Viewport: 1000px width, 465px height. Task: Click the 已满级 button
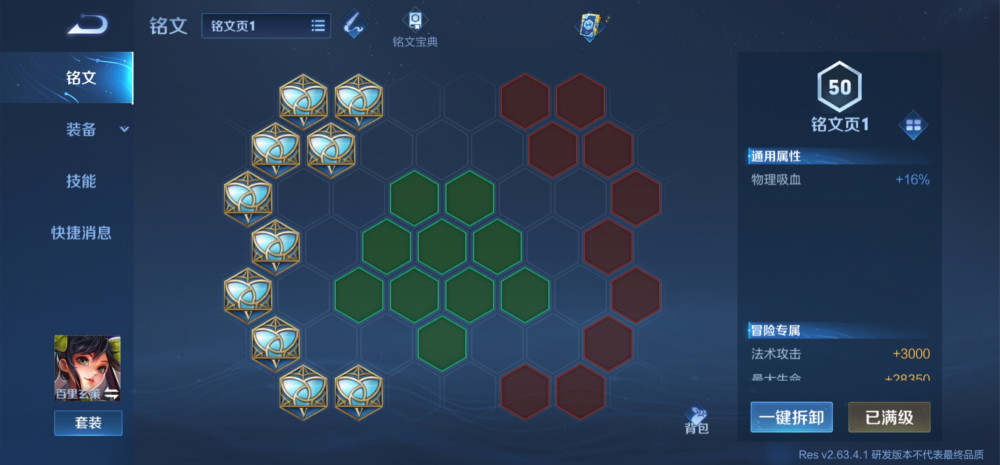point(889,417)
